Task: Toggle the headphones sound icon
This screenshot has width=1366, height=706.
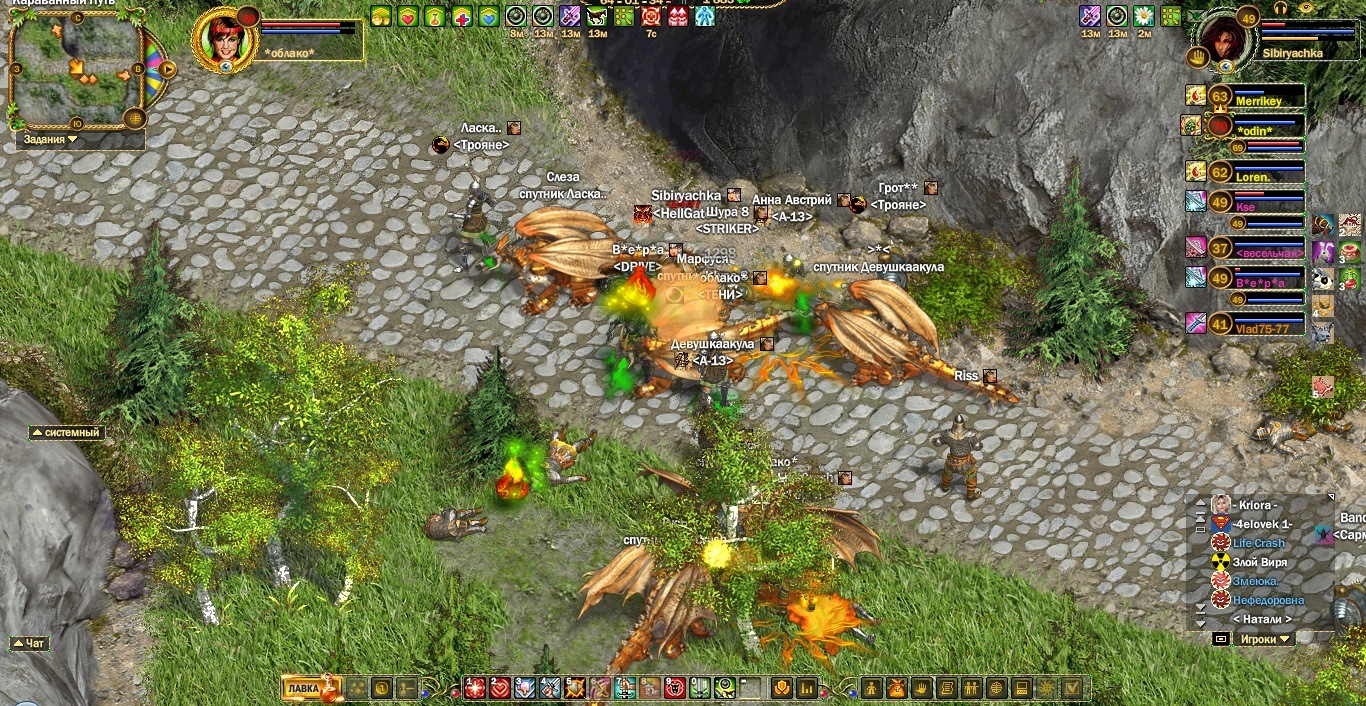Action: coord(1279,7)
